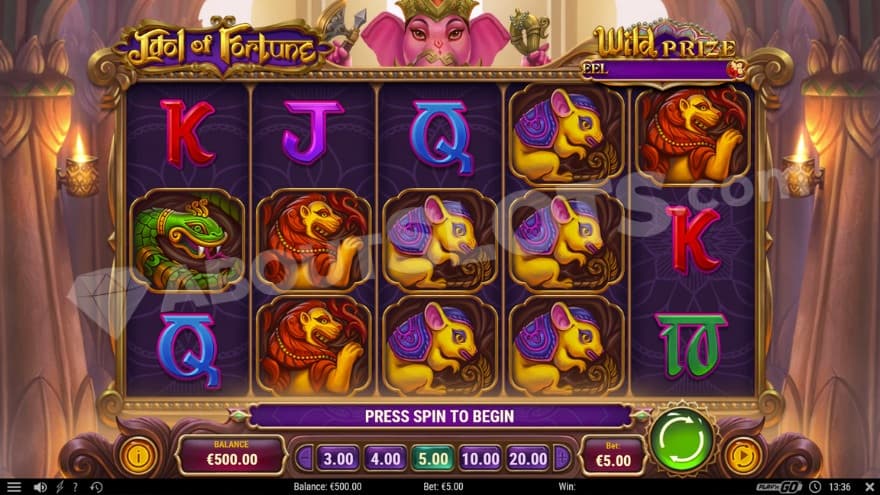Choose the 4.00 bet amount
This screenshot has height=495, width=880.
pos(385,458)
